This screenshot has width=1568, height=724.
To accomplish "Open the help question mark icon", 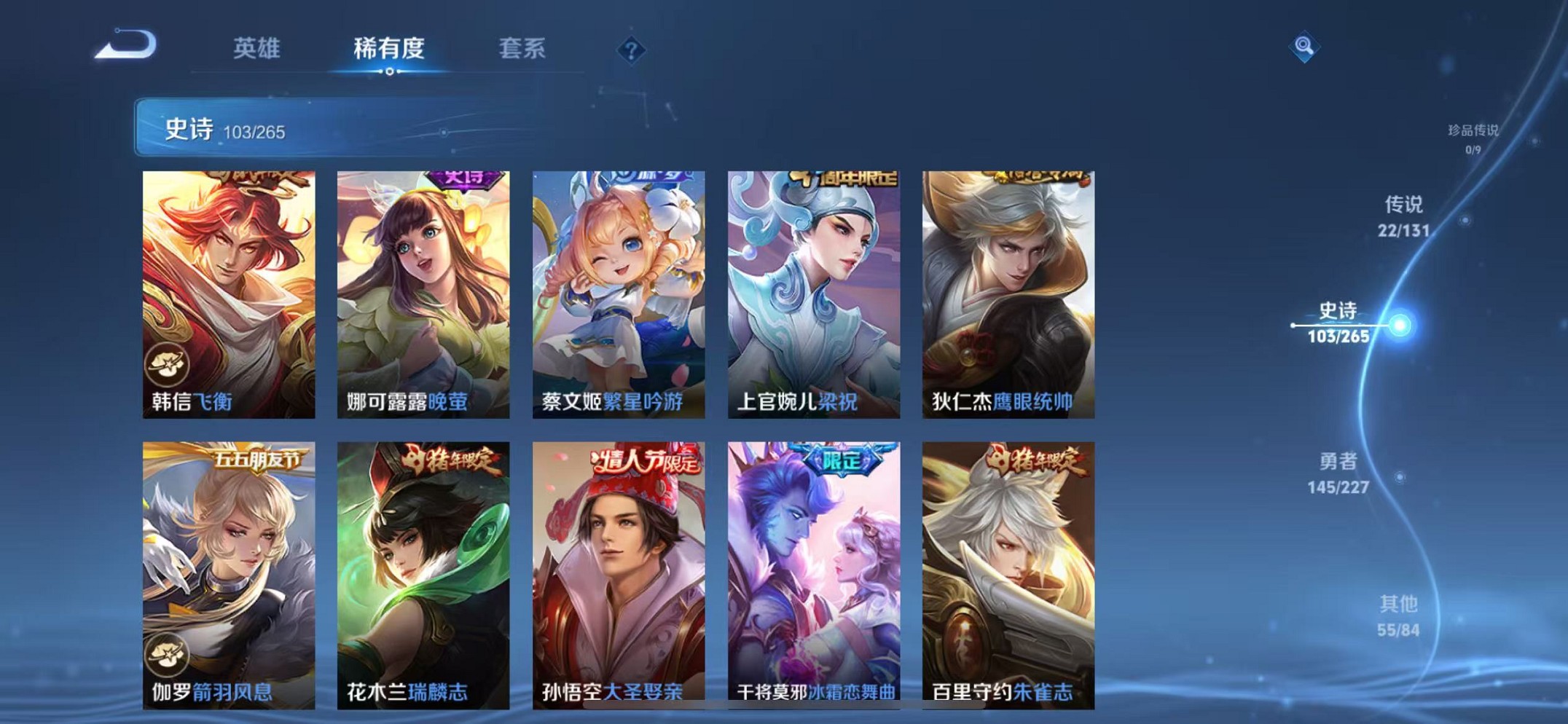I will (631, 50).
